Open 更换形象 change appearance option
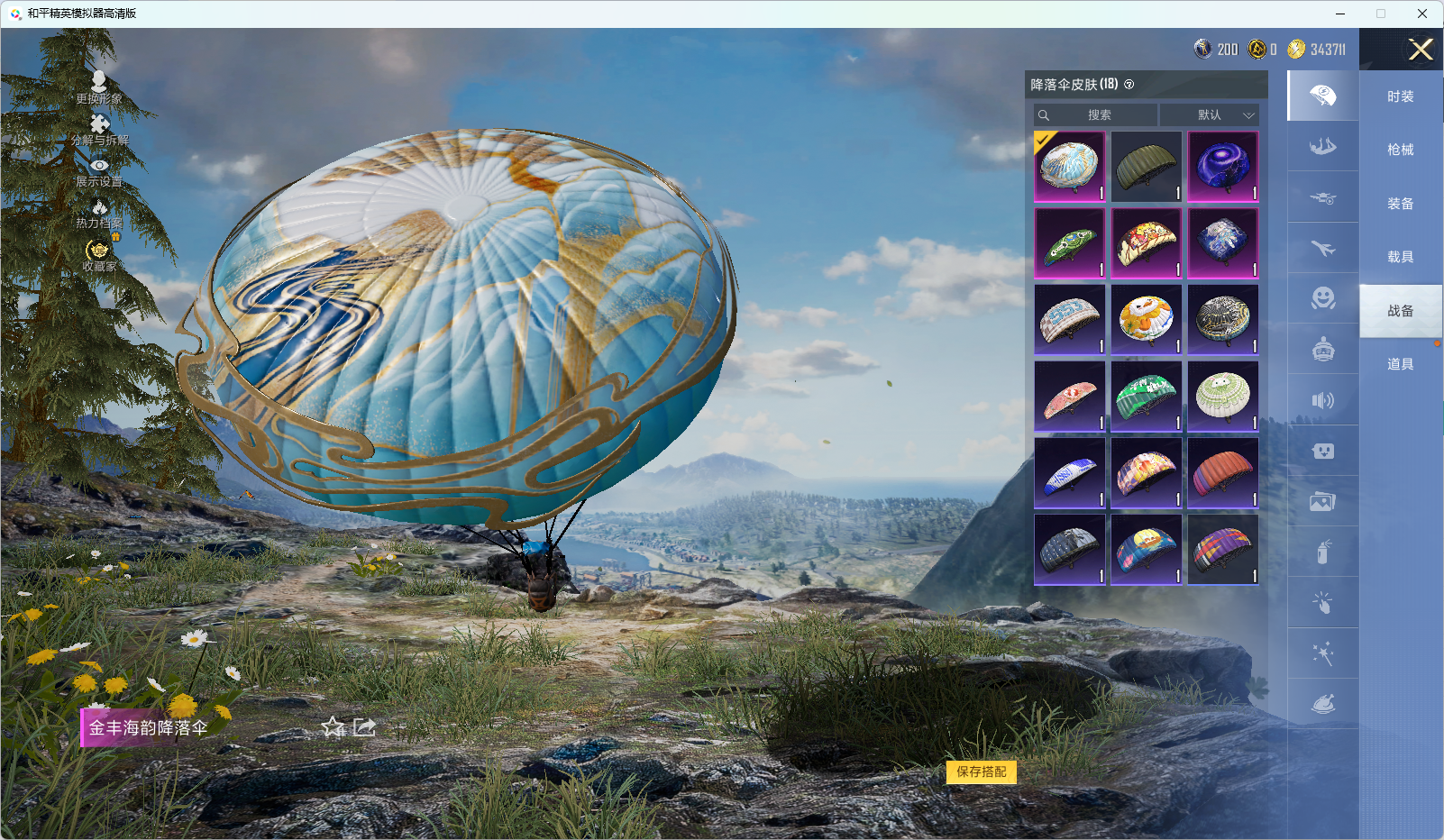The width and height of the screenshot is (1444, 840). [x=99, y=87]
